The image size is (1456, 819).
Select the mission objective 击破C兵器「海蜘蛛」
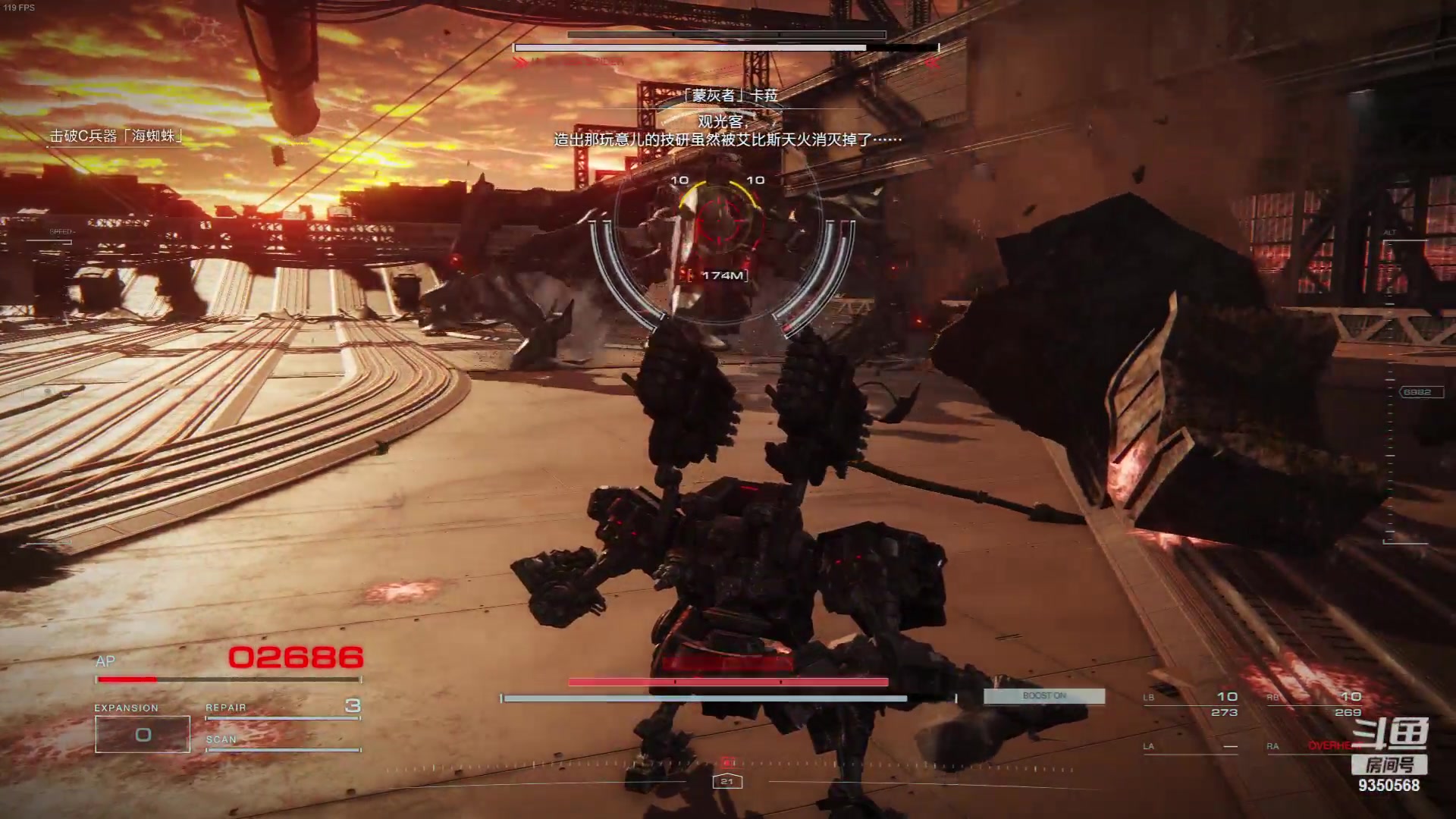[x=117, y=136]
